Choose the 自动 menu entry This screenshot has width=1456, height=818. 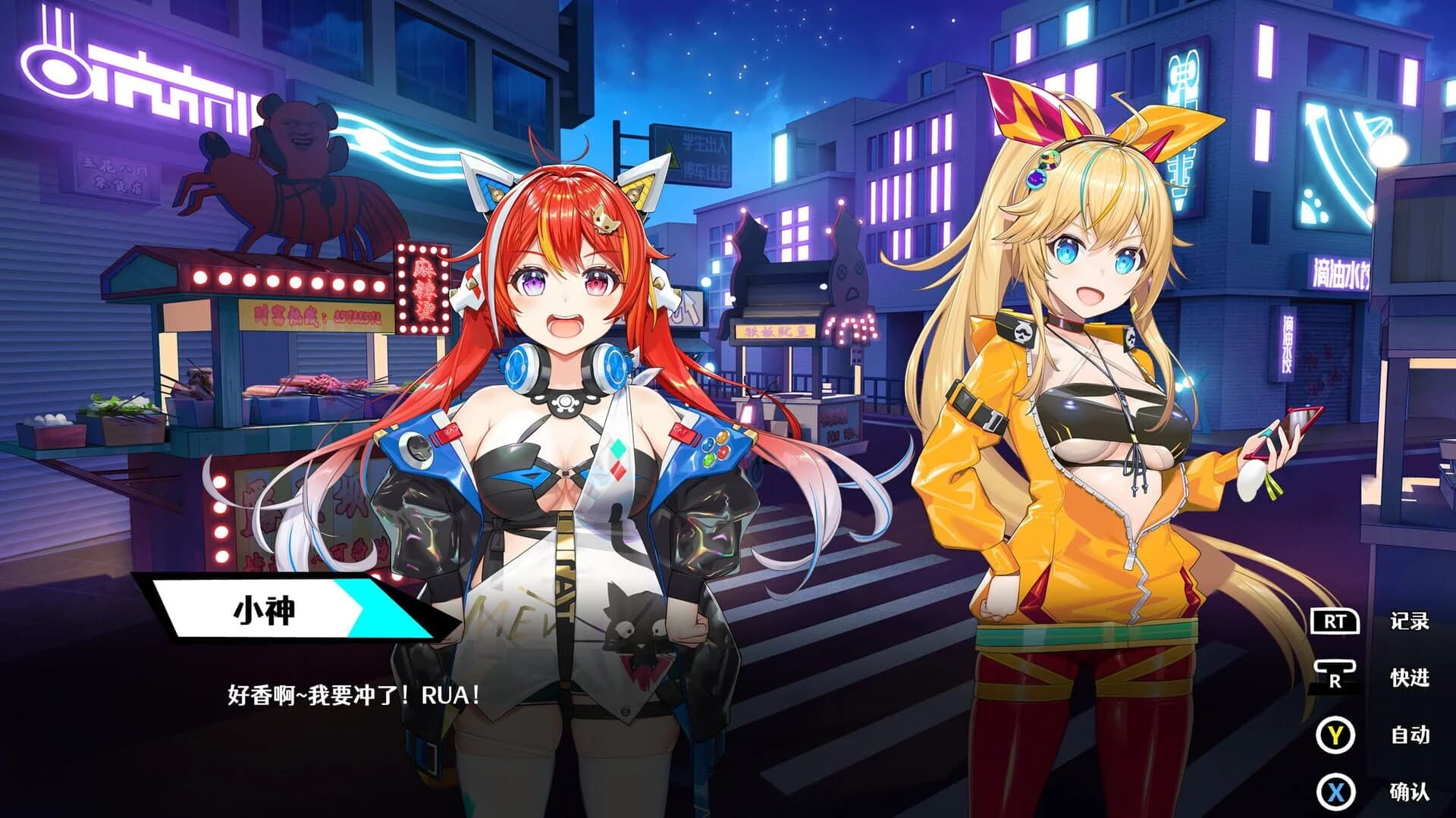point(1410,732)
